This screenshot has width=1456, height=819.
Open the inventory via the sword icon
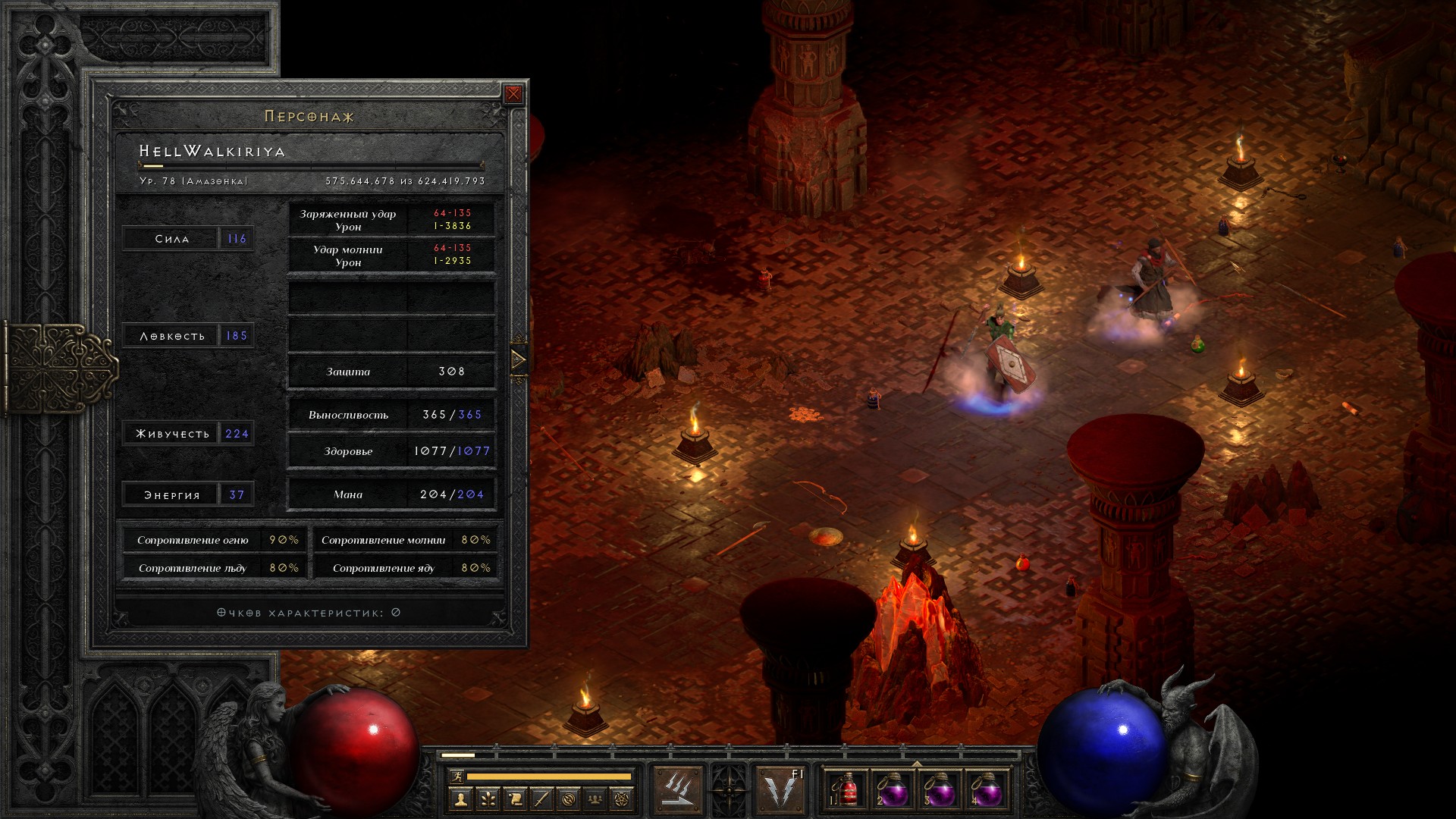click(x=541, y=799)
